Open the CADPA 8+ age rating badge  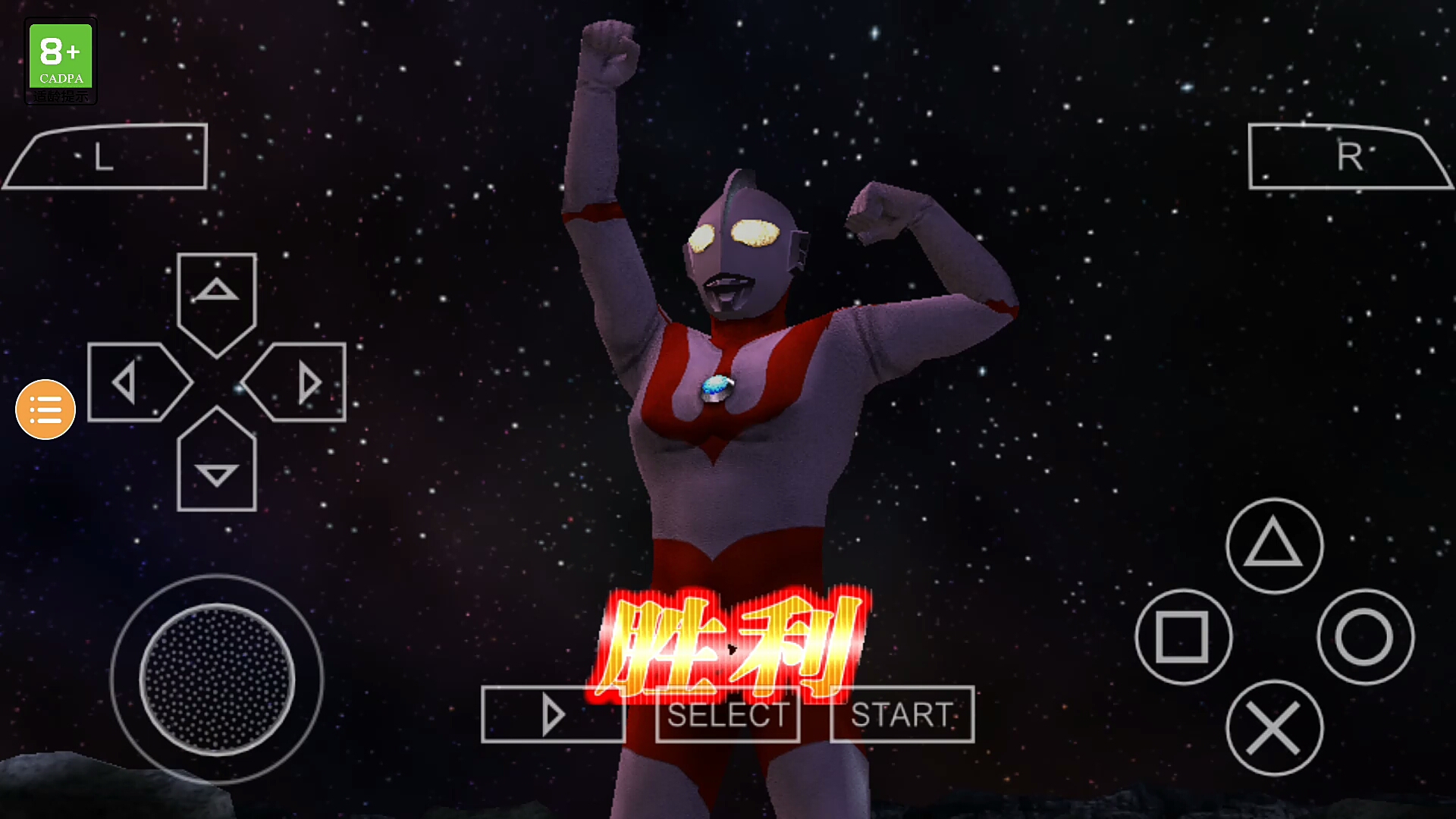[61, 61]
